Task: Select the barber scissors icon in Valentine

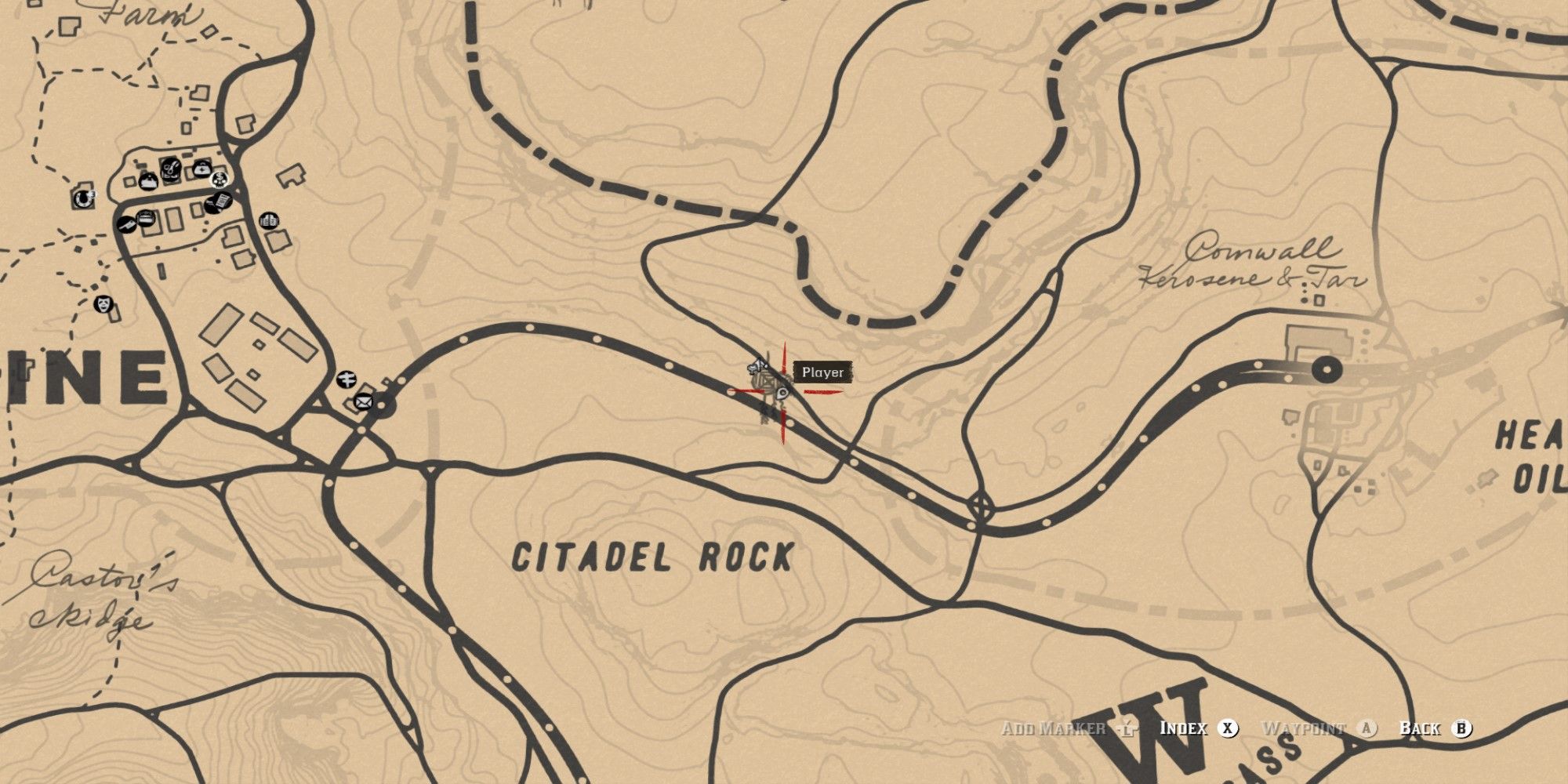Action: tap(171, 168)
